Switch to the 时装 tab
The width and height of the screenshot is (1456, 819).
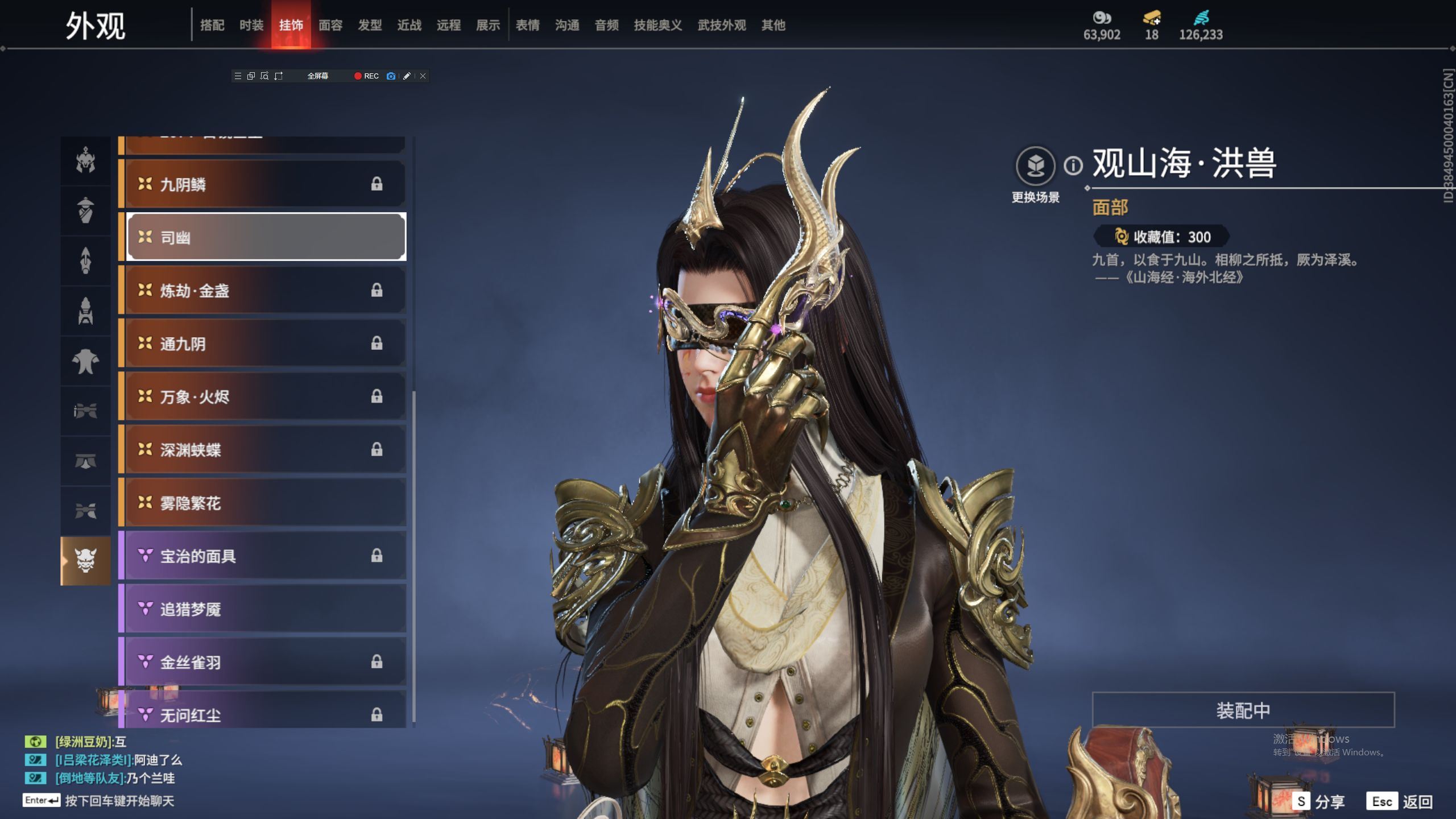(x=251, y=25)
